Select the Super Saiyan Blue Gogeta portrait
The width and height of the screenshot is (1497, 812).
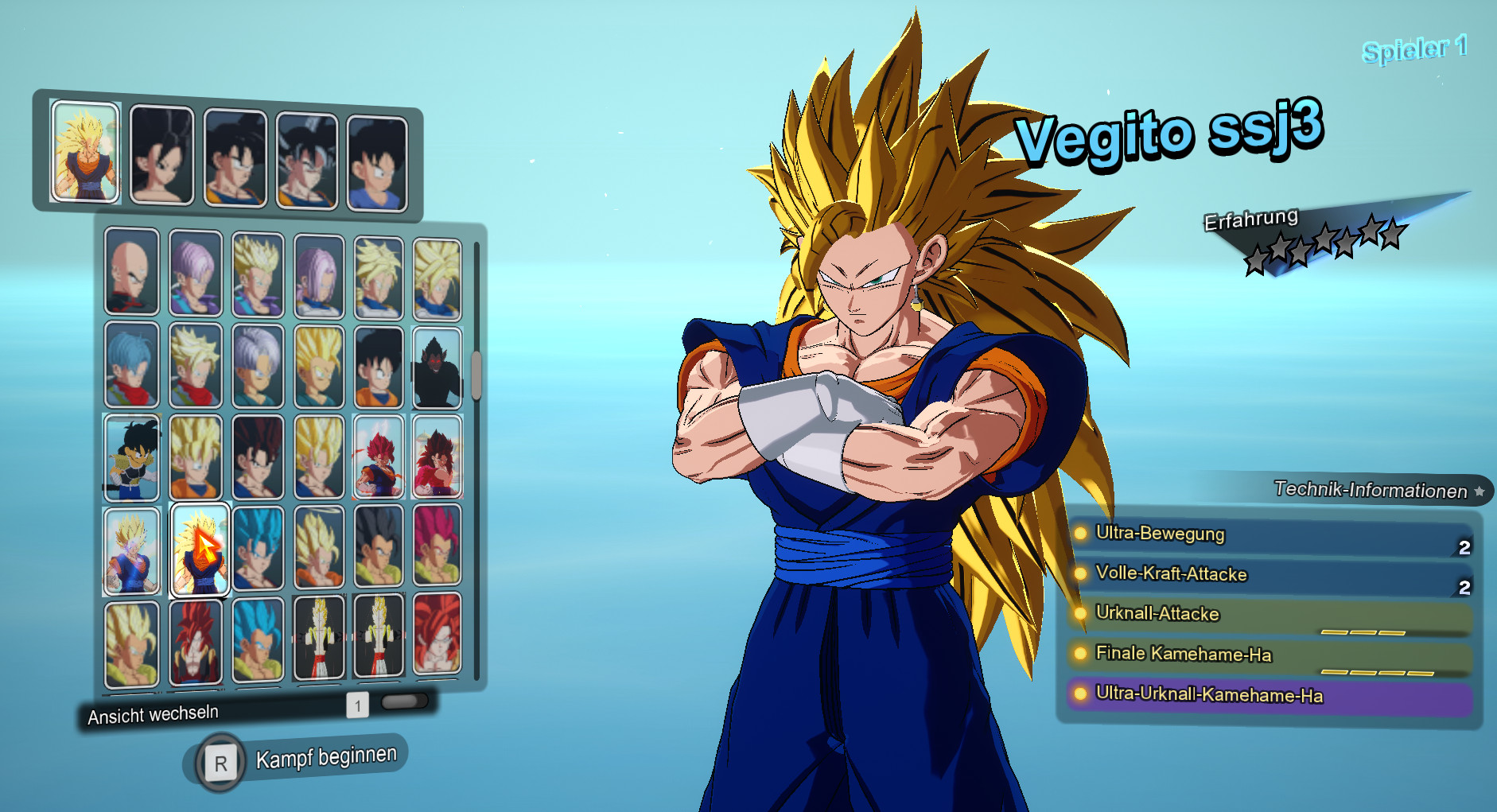click(258, 639)
